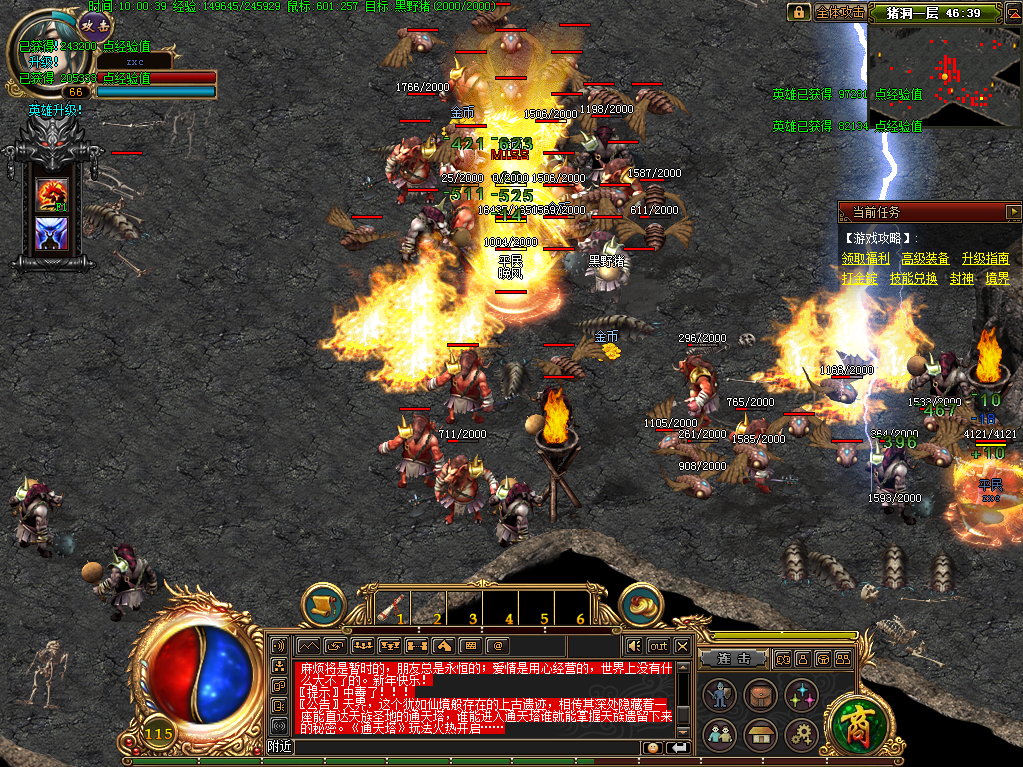Open the 升级指南 link
1023x767 pixels.
985,259
